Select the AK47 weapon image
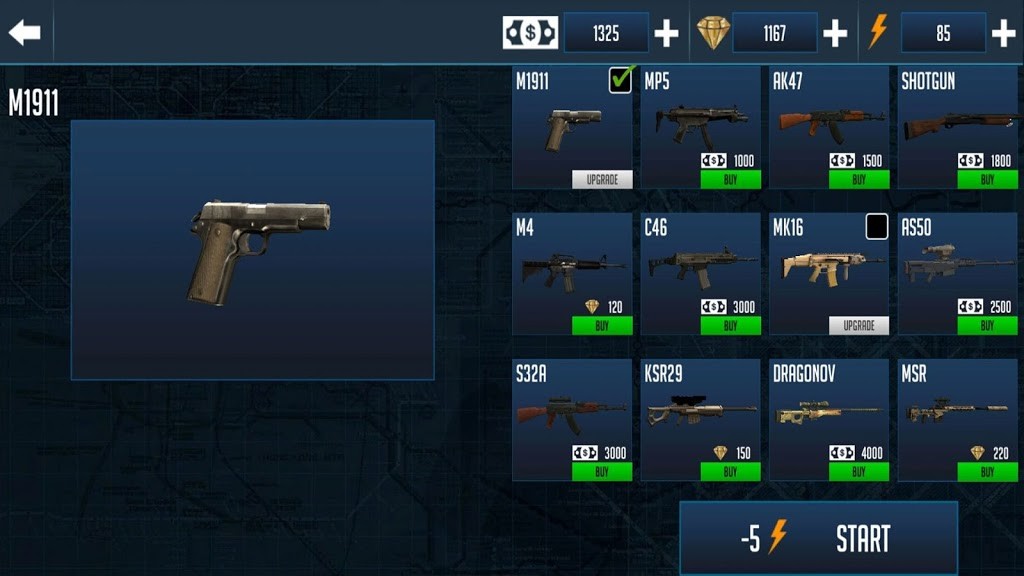This screenshot has height=576, width=1024. [x=828, y=121]
